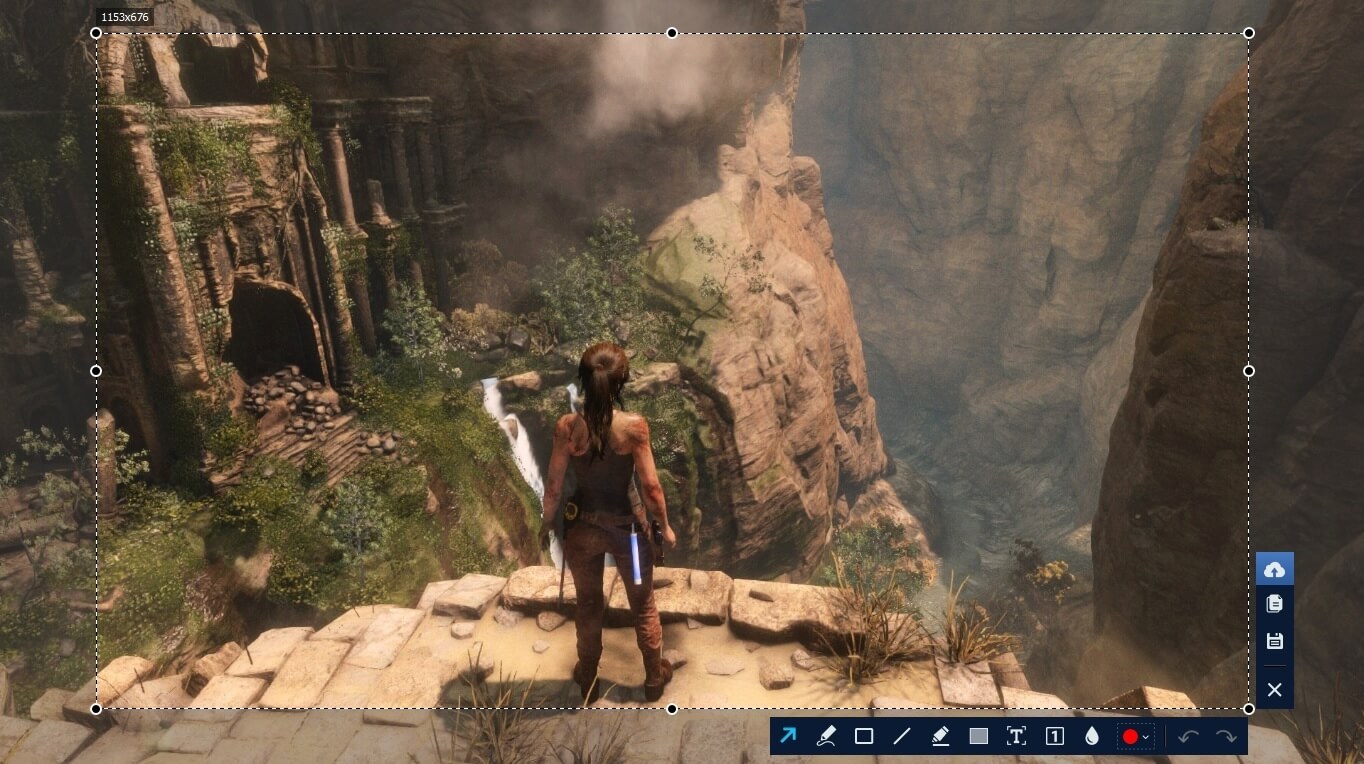Image resolution: width=1364 pixels, height=764 pixels.
Task: Close the screenshot capture overlay
Action: (x=1274, y=689)
